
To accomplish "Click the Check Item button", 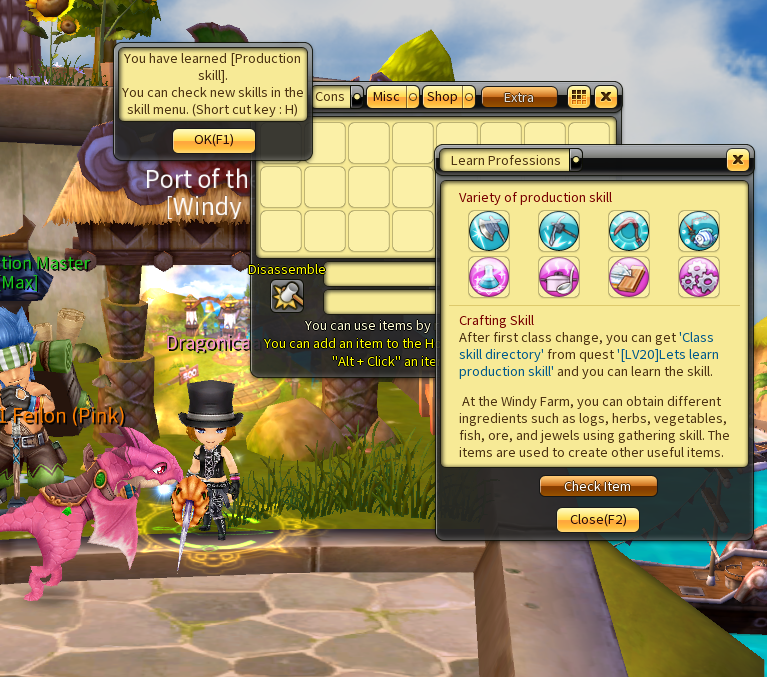I will click(x=598, y=487).
